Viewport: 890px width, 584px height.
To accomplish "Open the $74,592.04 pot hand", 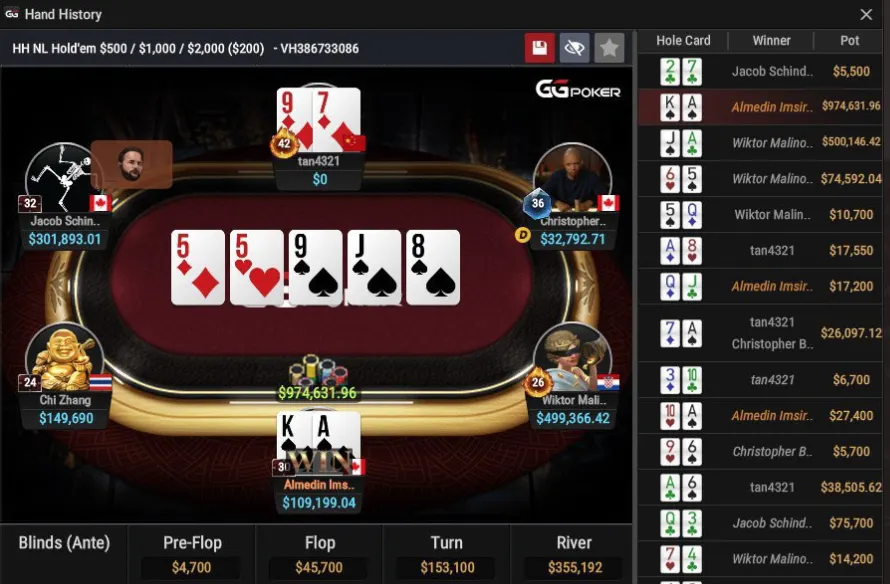I will (x=764, y=179).
